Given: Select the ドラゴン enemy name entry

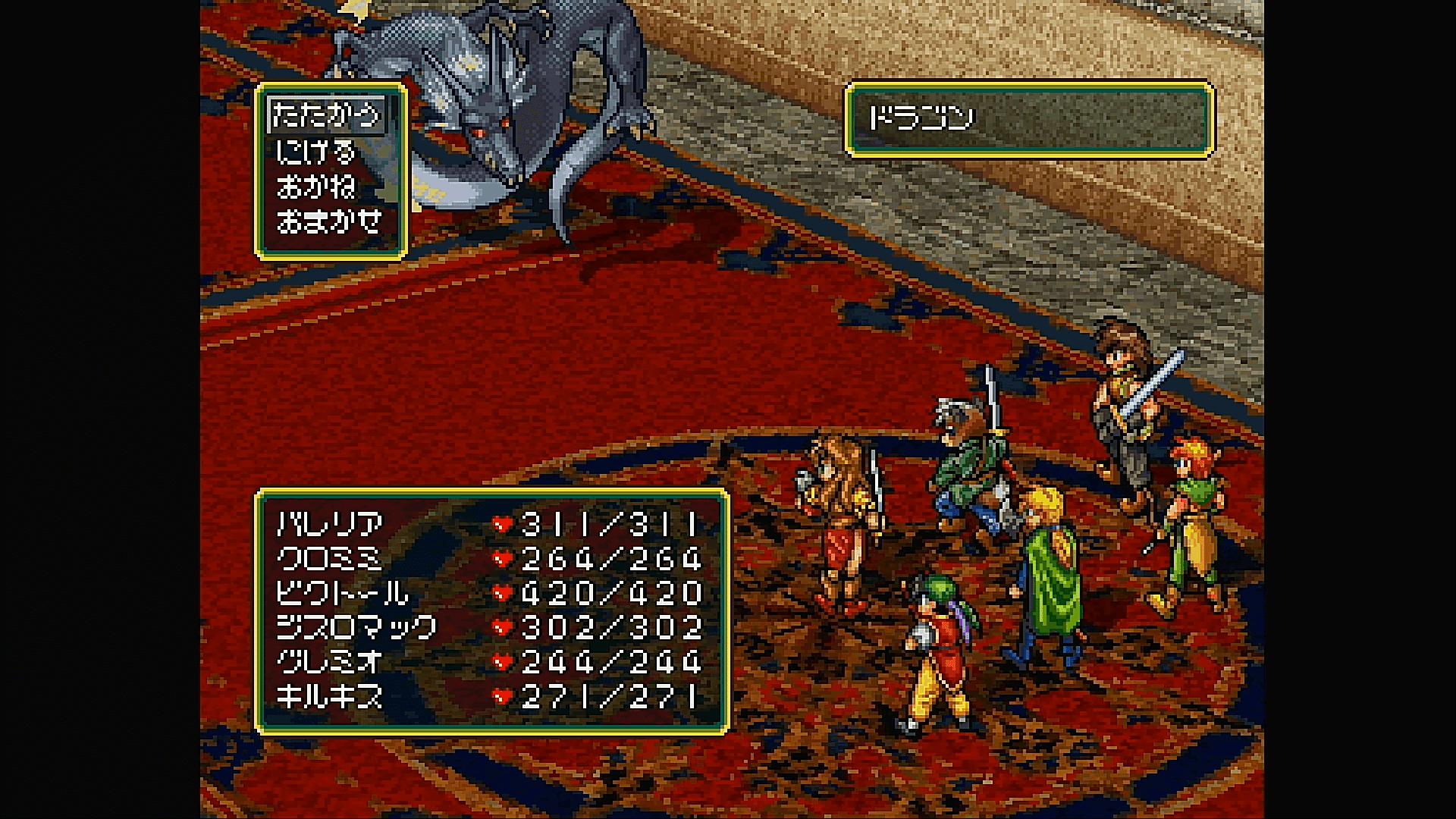Looking at the screenshot, I should (x=921, y=118).
